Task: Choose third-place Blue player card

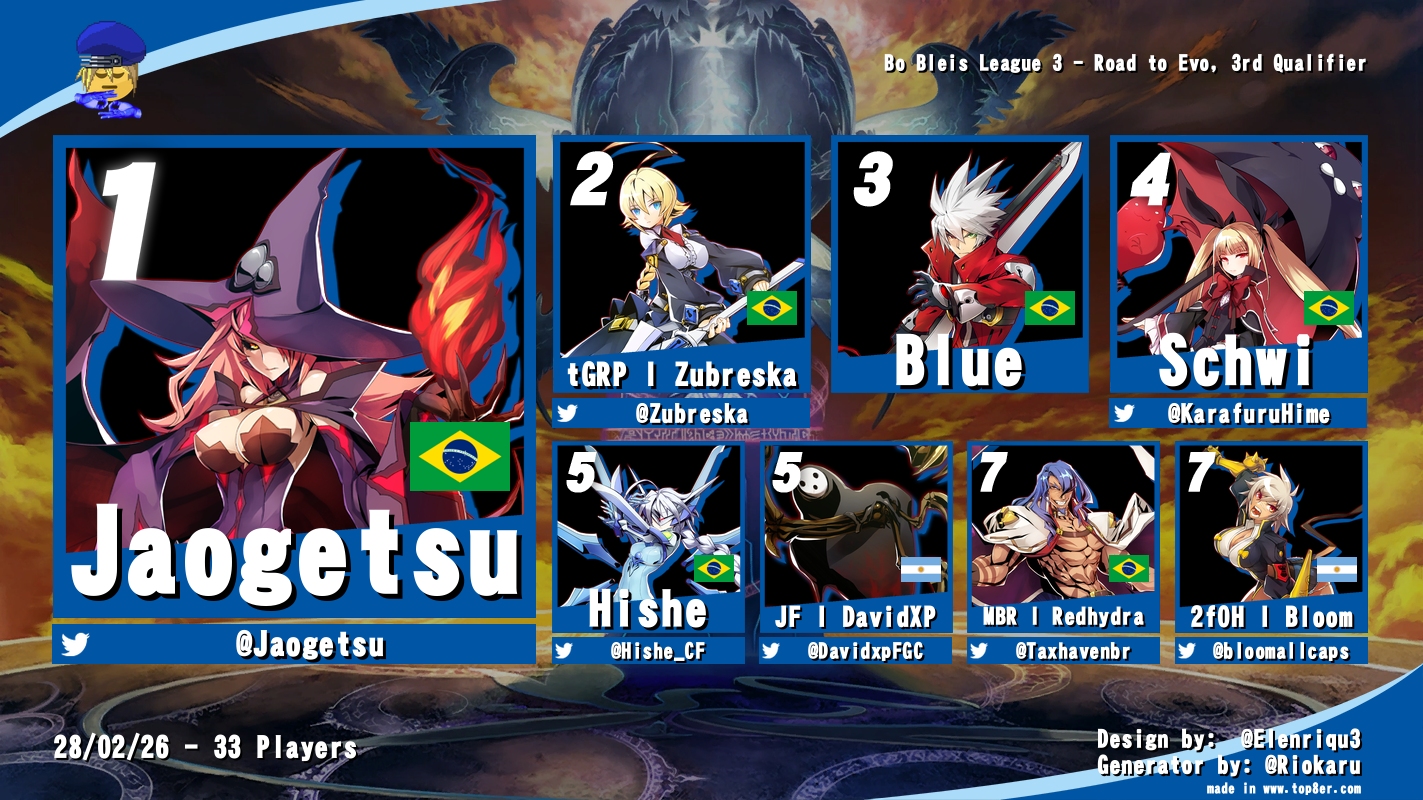Action: click(x=959, y=265)
